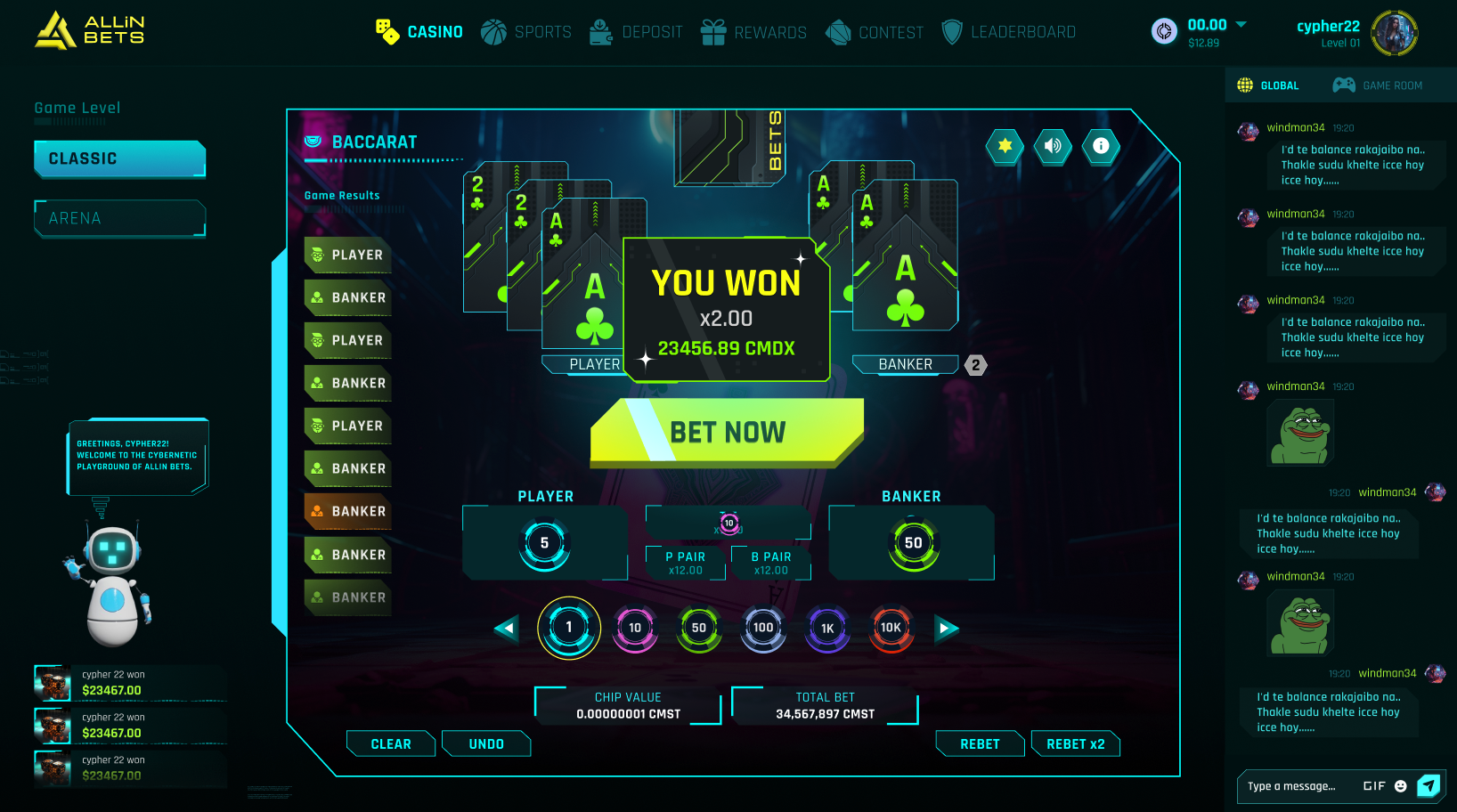The height and width of the screenshot is (812, 1457).
Task: Select the 50 chip in chip row
Action: coord(699,628)
